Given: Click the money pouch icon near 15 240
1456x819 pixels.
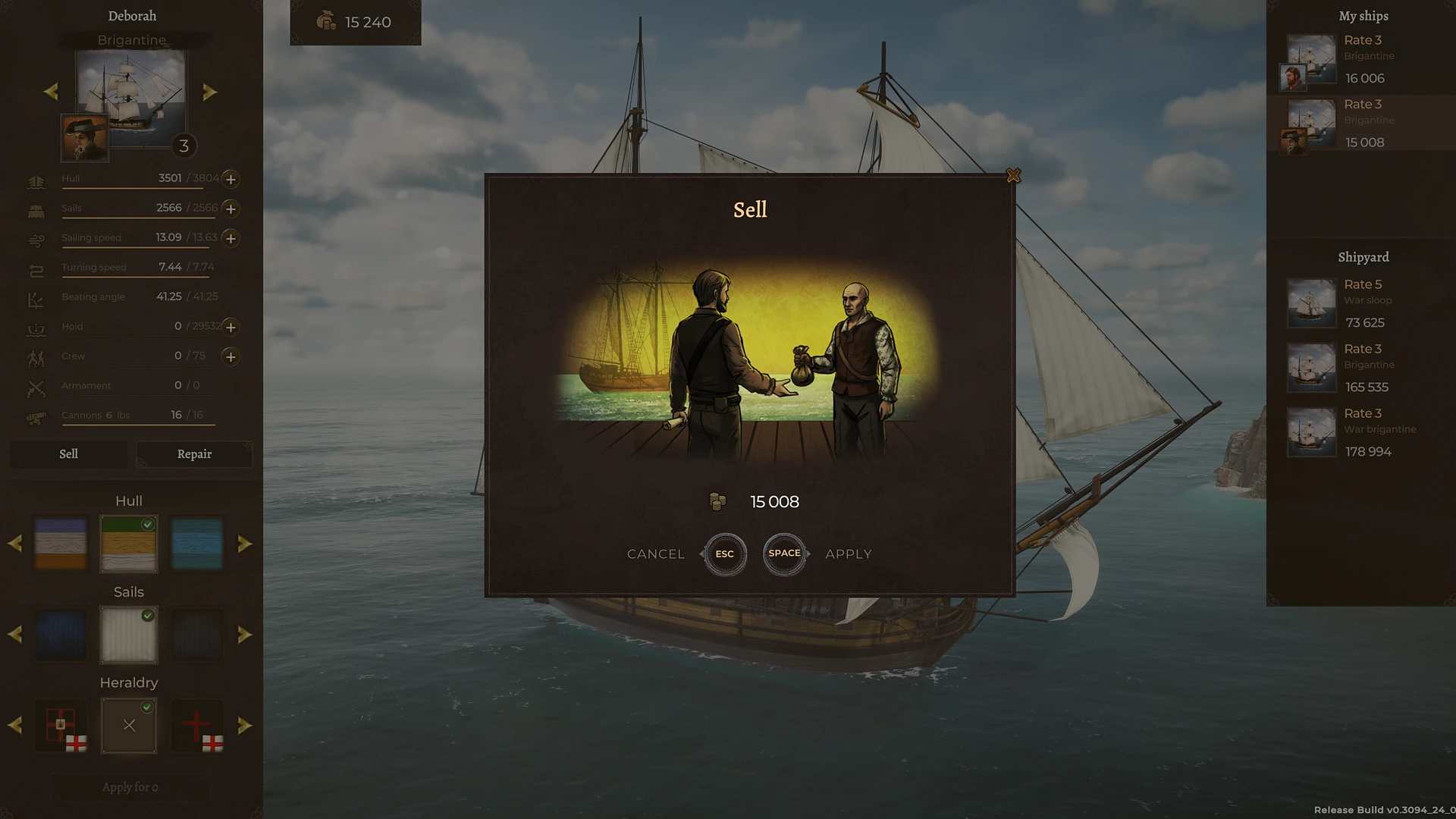Looking at the screenshot, I should click(x=326, y=22).
